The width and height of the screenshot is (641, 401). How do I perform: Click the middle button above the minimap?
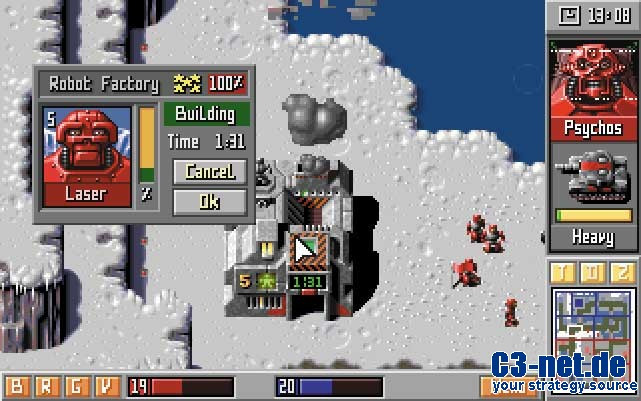[593, 273]
